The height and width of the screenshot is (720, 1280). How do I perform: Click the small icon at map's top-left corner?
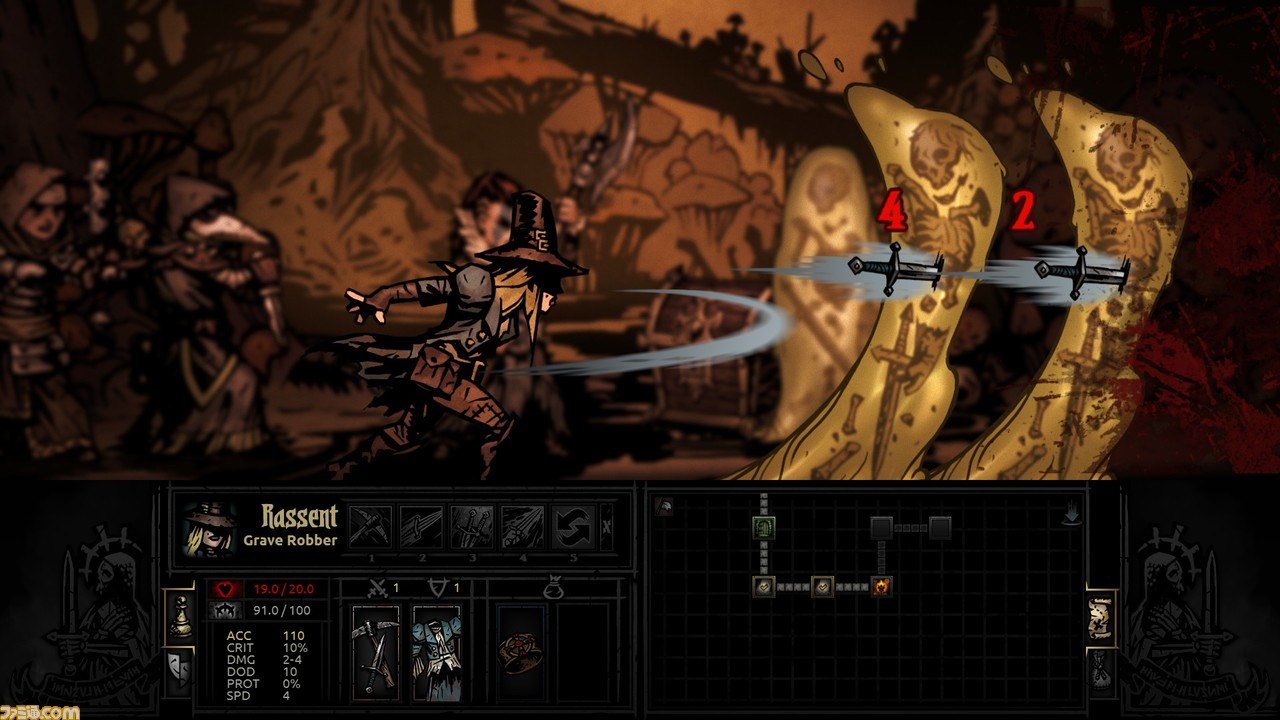click(663, 507)
